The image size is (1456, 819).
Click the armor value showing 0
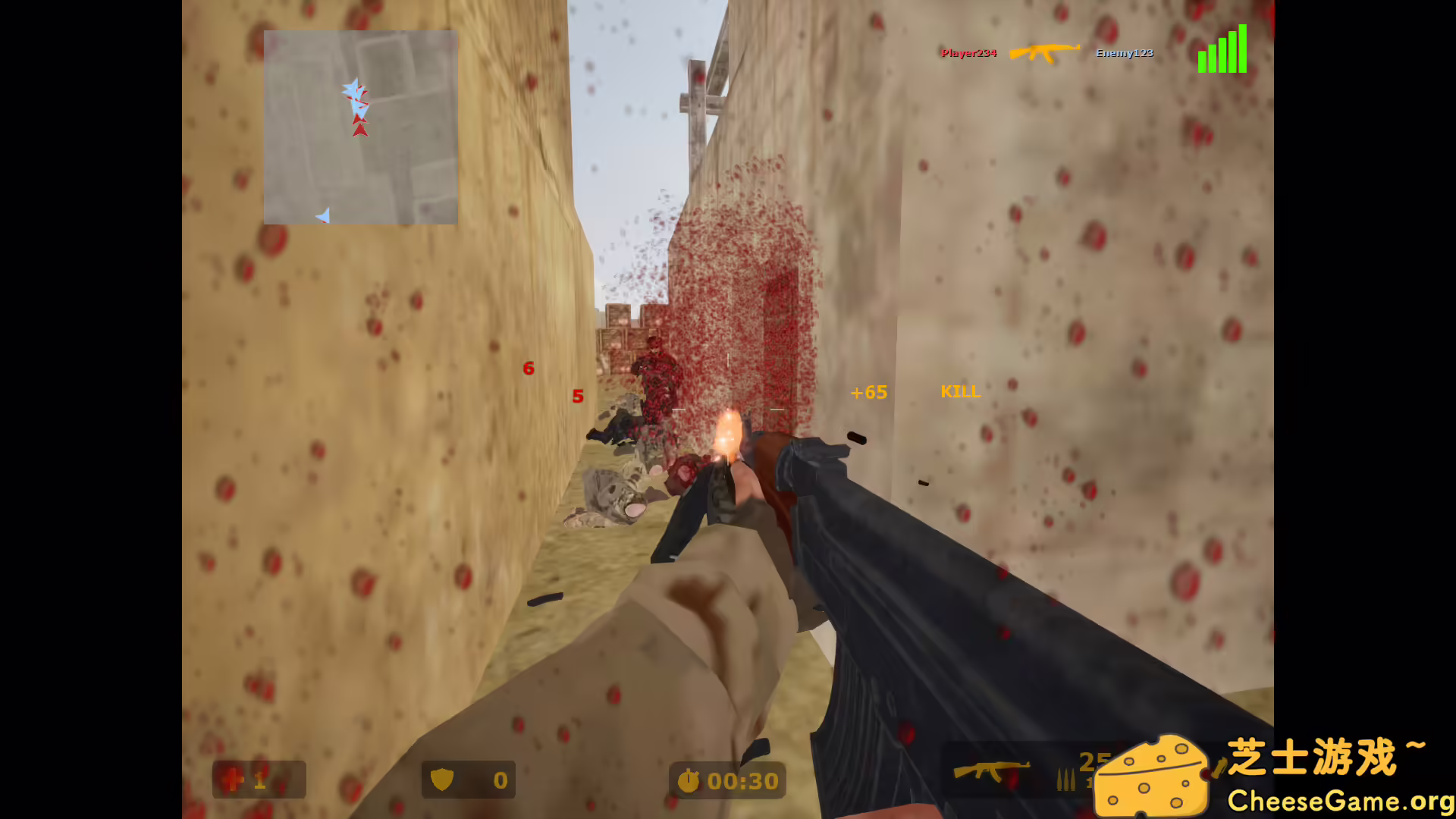tap(500, 779)
